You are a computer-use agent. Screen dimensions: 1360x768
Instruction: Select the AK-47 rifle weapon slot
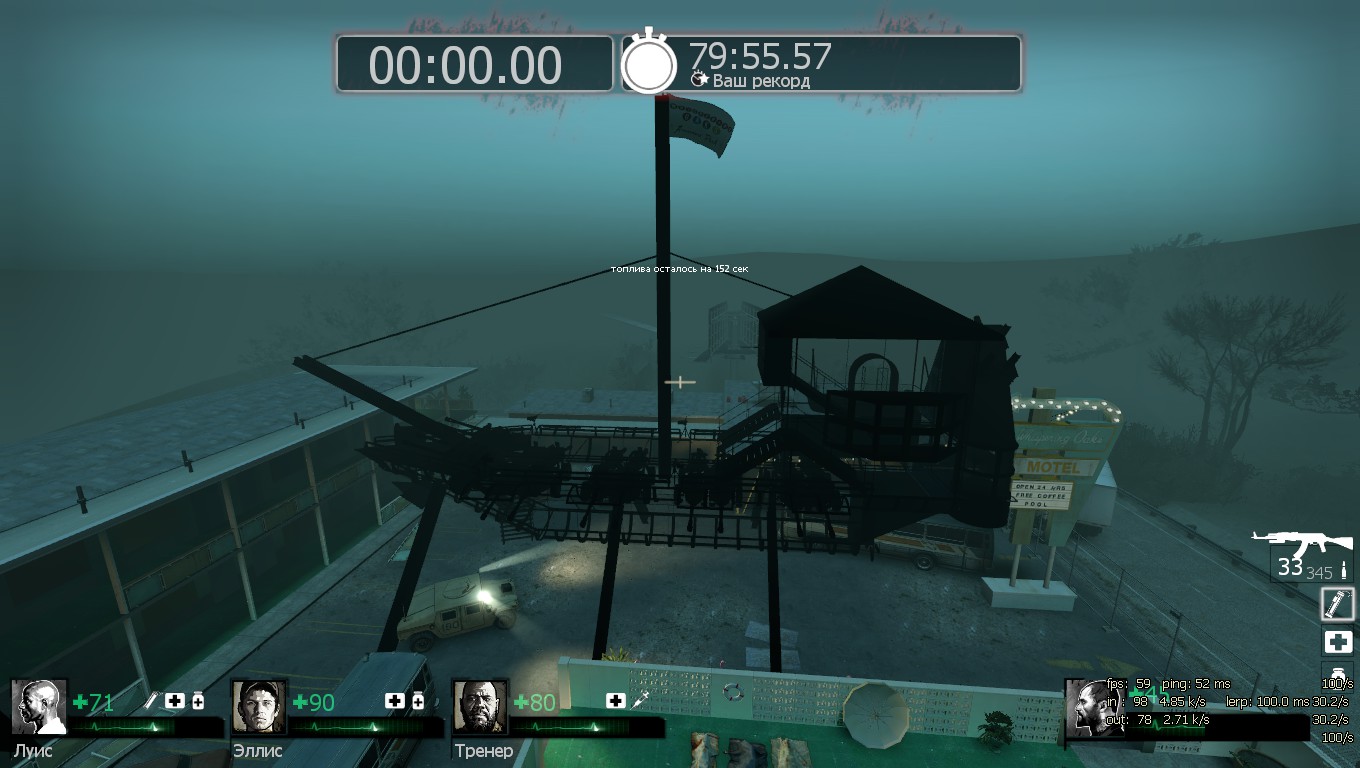pyautogui.click(x=1302, y=546)
